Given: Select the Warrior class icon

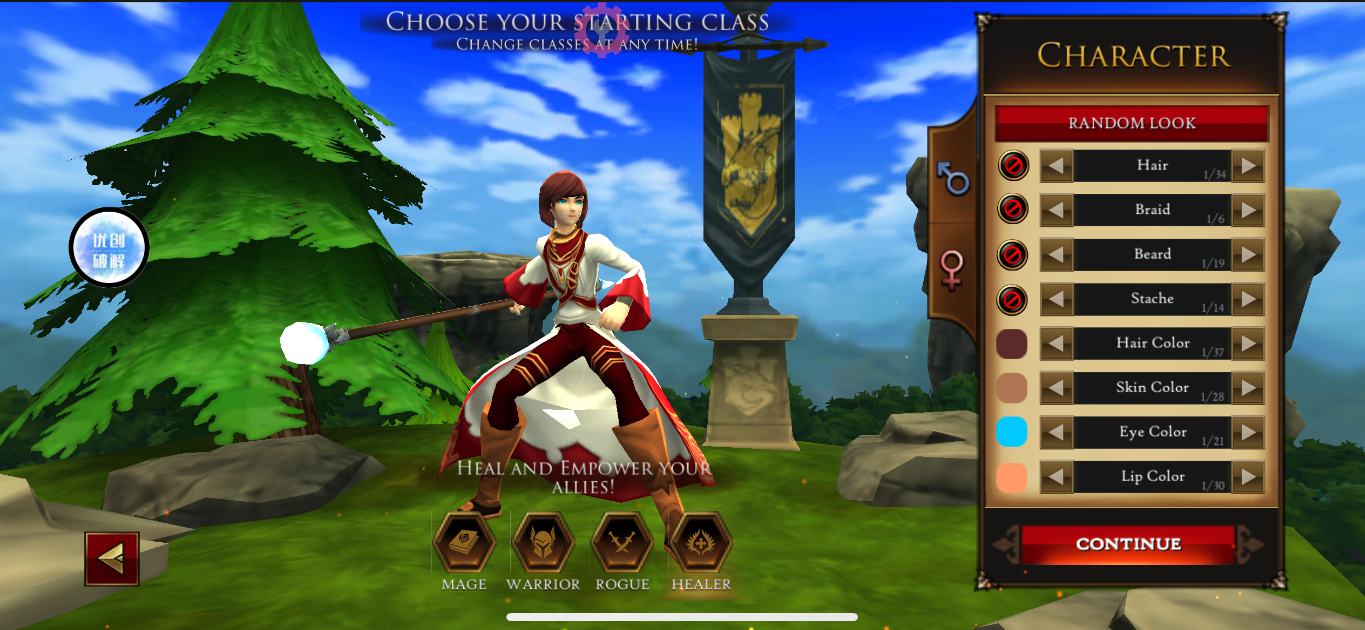Looking at the screenshot, I should pyautogui.click(x=543, y=542).
